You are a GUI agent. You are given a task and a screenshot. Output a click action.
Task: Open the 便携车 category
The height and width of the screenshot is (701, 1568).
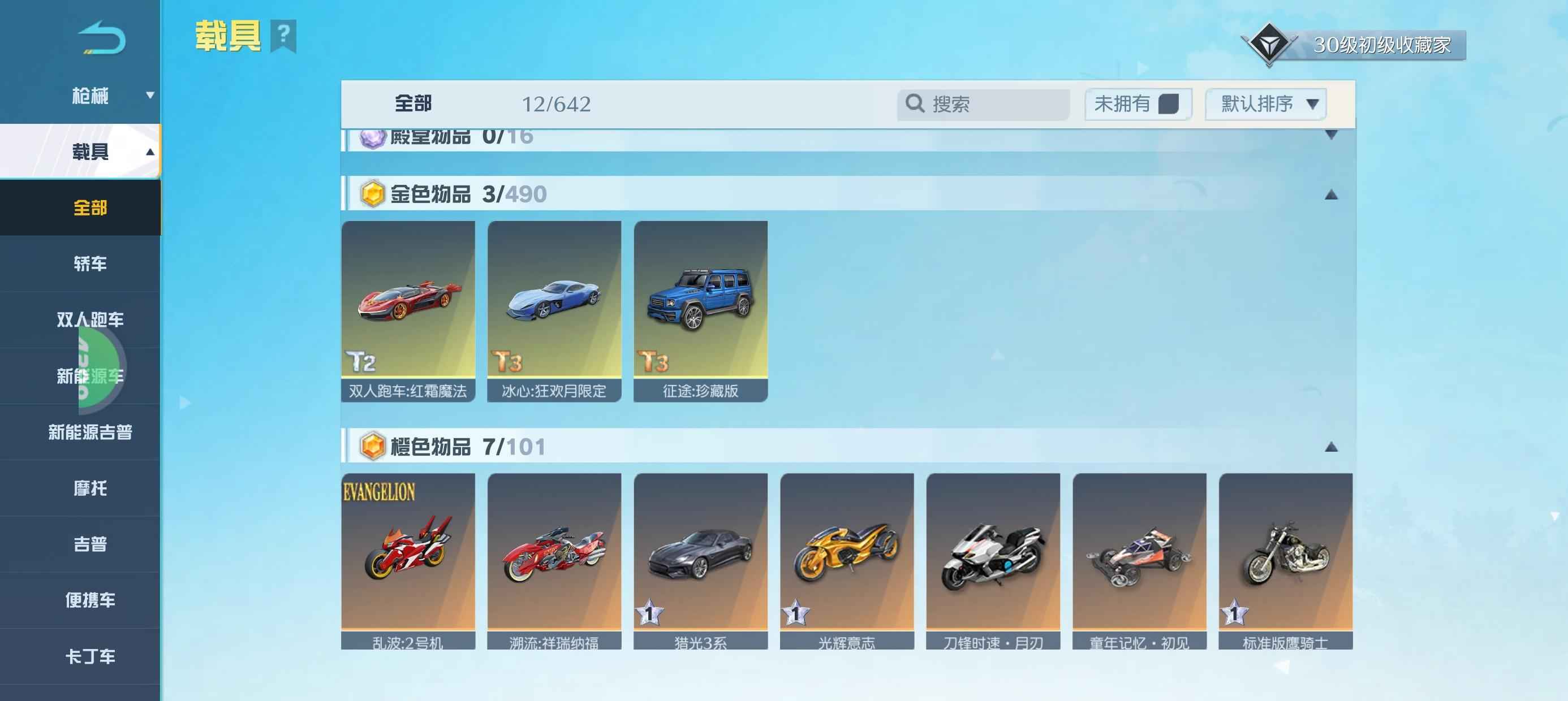tap(90, 600)
